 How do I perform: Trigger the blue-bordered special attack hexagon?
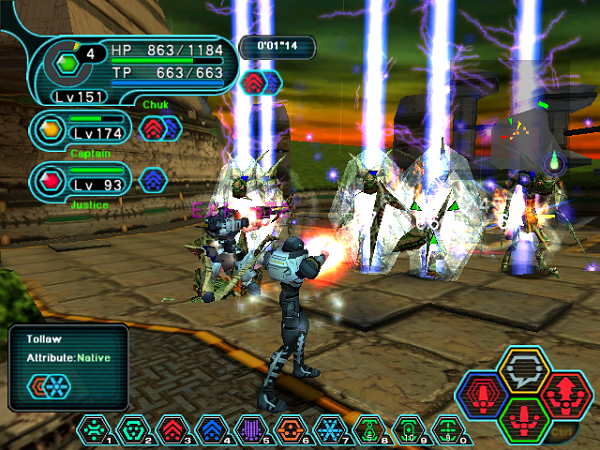(x=484, y=396)
